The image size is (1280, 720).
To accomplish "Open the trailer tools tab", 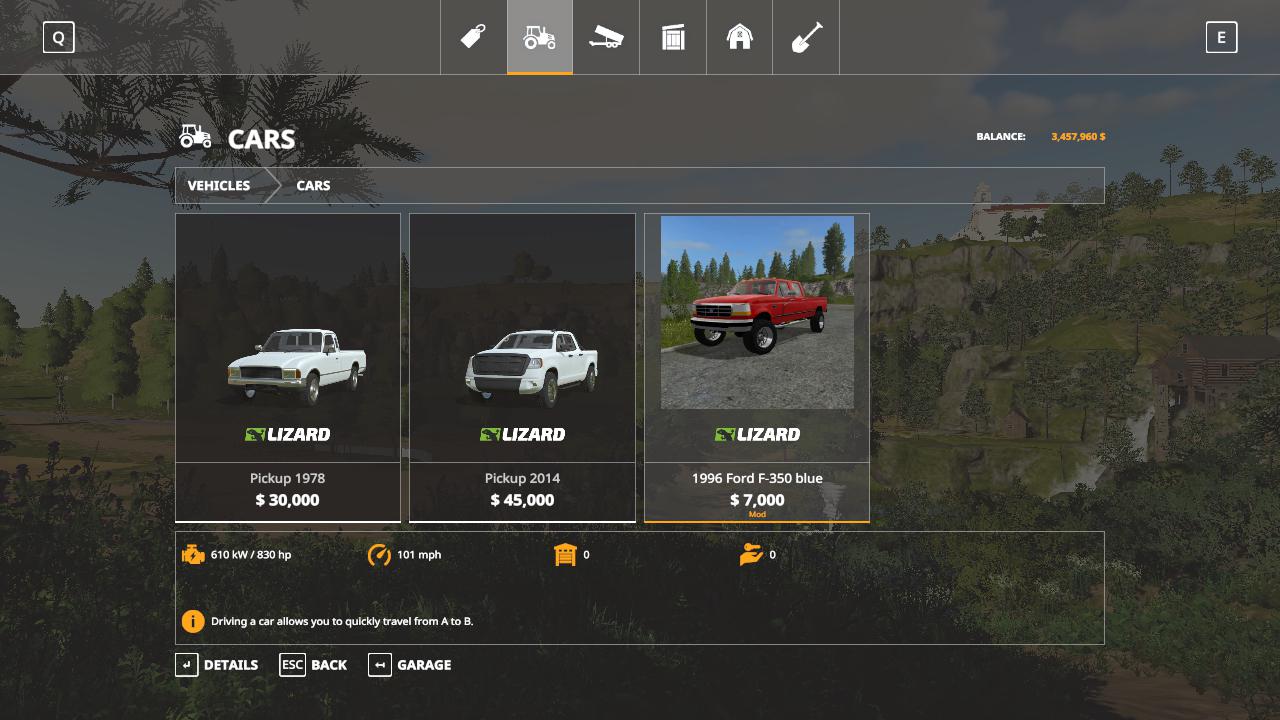I will point(606,37).
